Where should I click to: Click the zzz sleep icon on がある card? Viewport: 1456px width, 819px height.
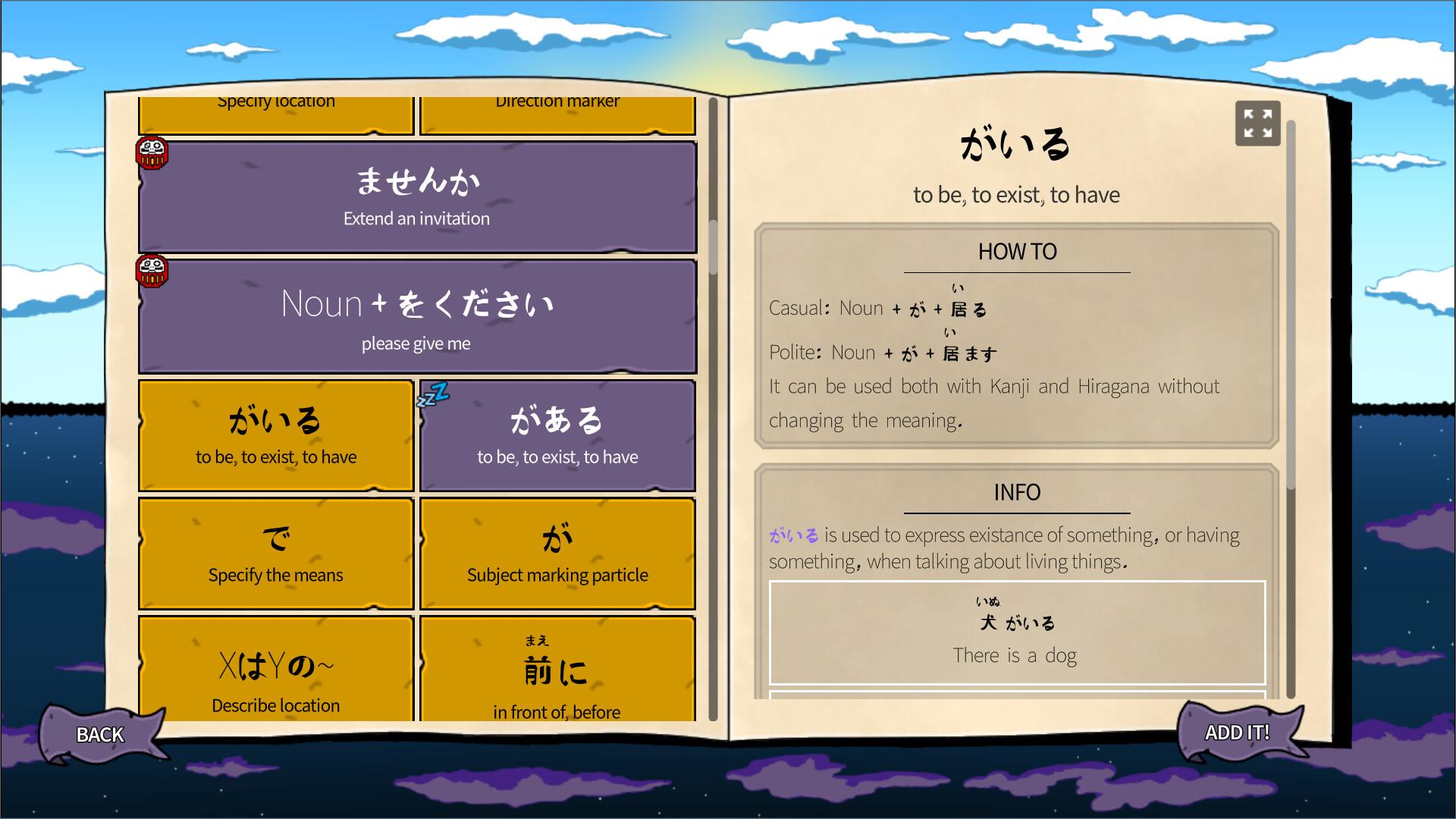[x=432, y=394]
